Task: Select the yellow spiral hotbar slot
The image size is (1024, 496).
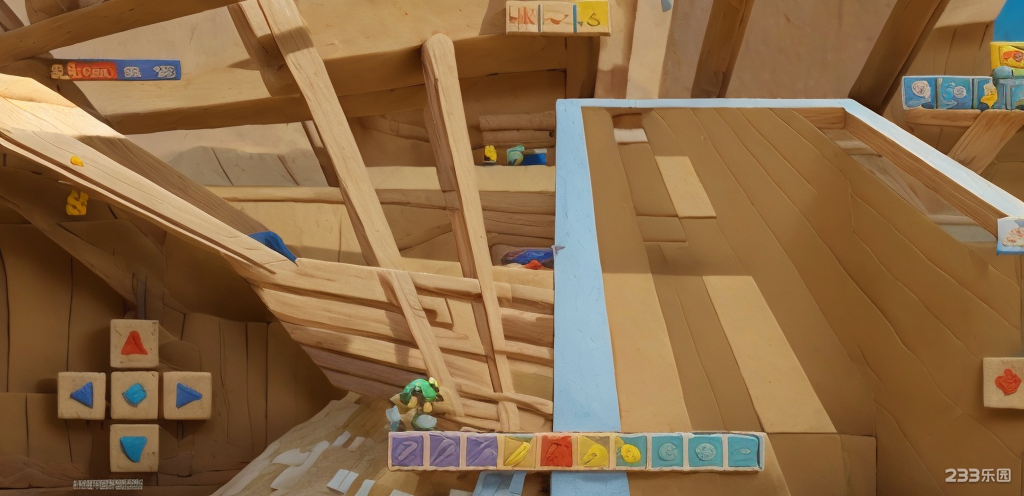Action: point(630,451)
